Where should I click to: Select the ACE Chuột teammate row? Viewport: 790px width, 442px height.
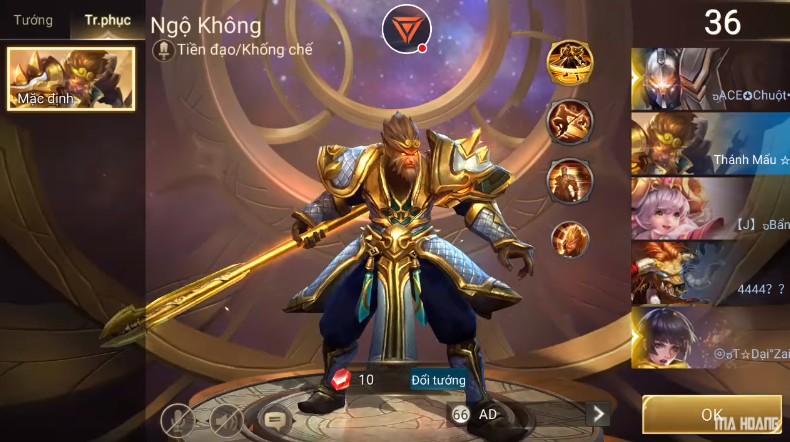(x=710, y=78)
